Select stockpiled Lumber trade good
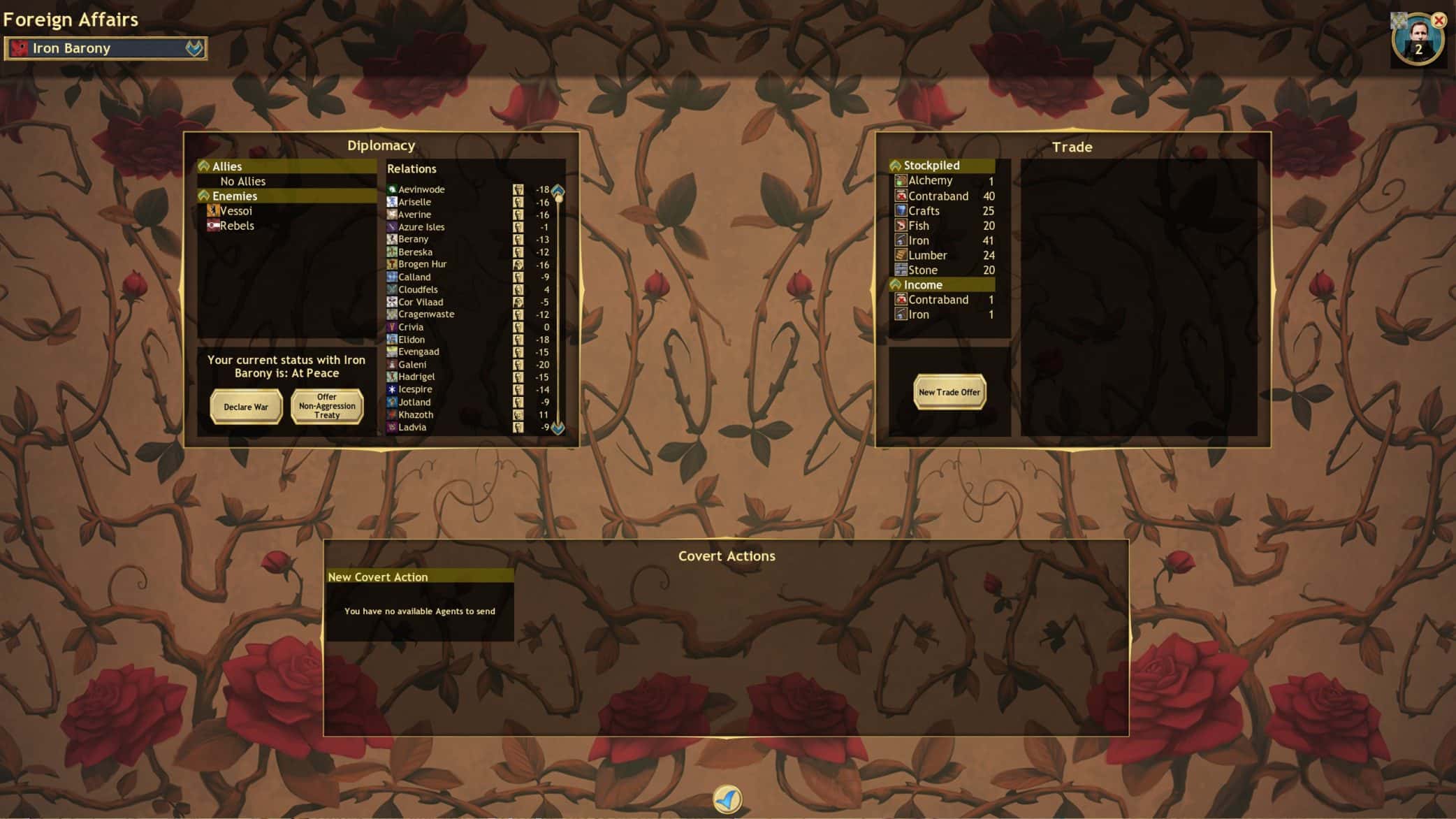 [x=927, y=256]
